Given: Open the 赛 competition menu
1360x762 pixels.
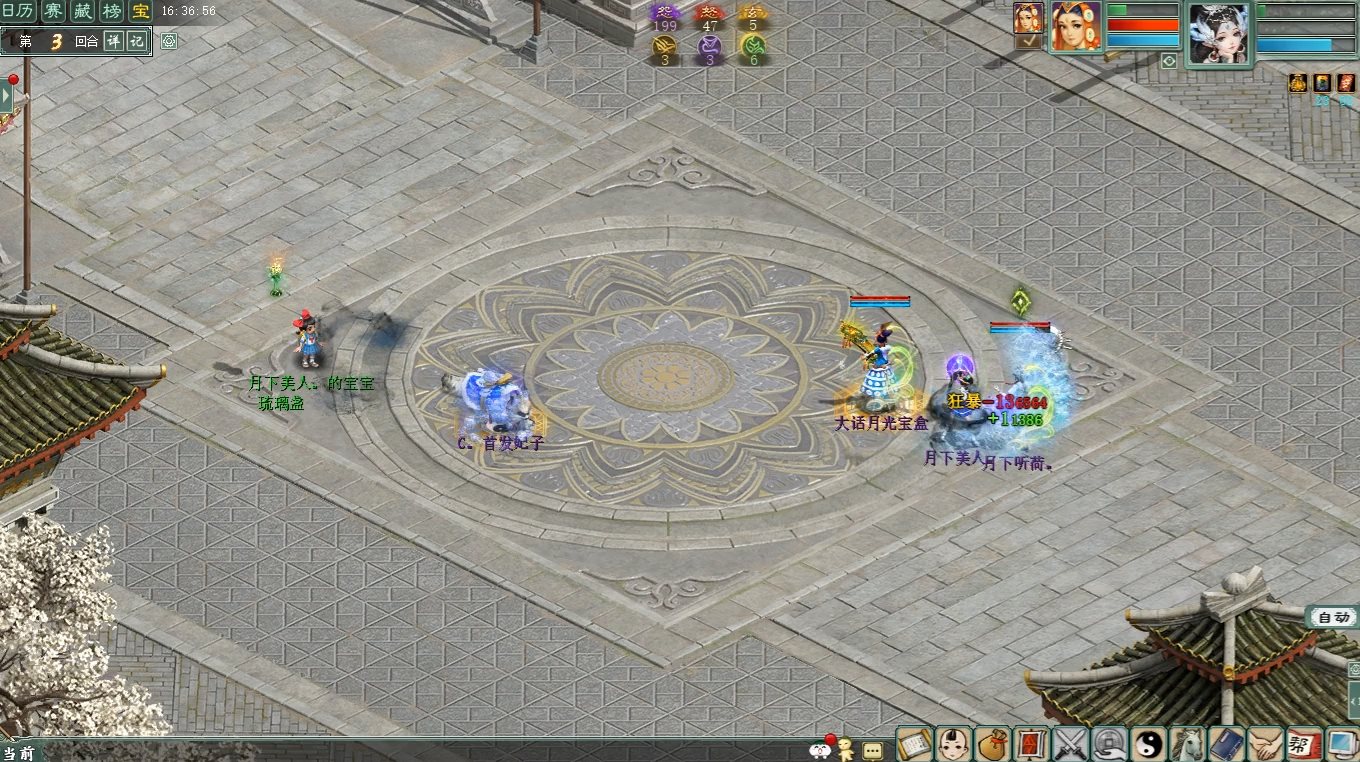Looking at the screenshot, I should (x=53, y=12).
